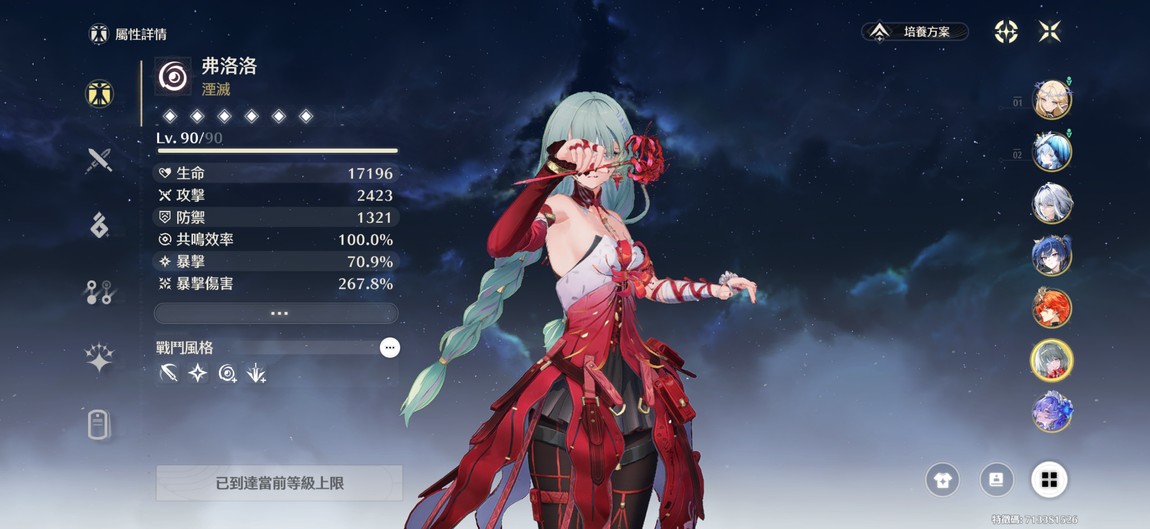Click the round crosshair icon beside the close button
The width and height of the screenshot is (1150, 529).
point(1006,32)
